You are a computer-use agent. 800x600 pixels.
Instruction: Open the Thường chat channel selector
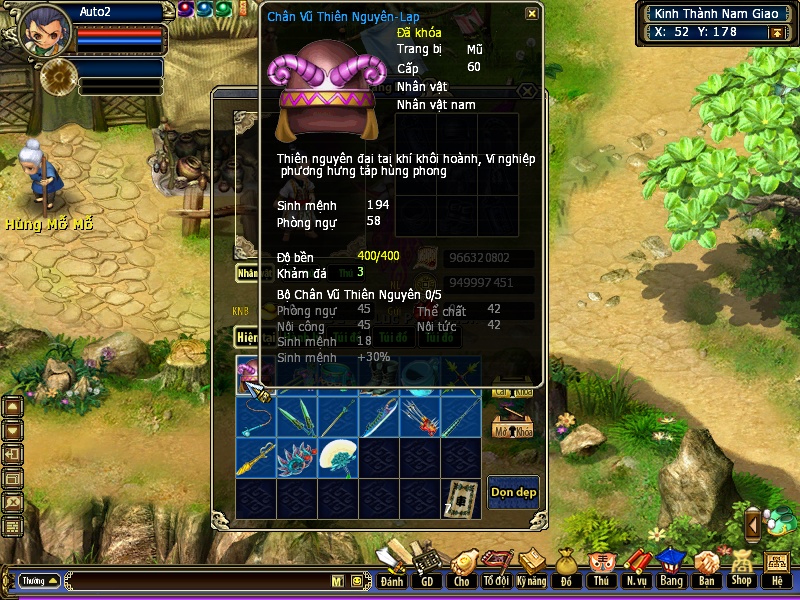pyautogui.click(x=39, y=580)
